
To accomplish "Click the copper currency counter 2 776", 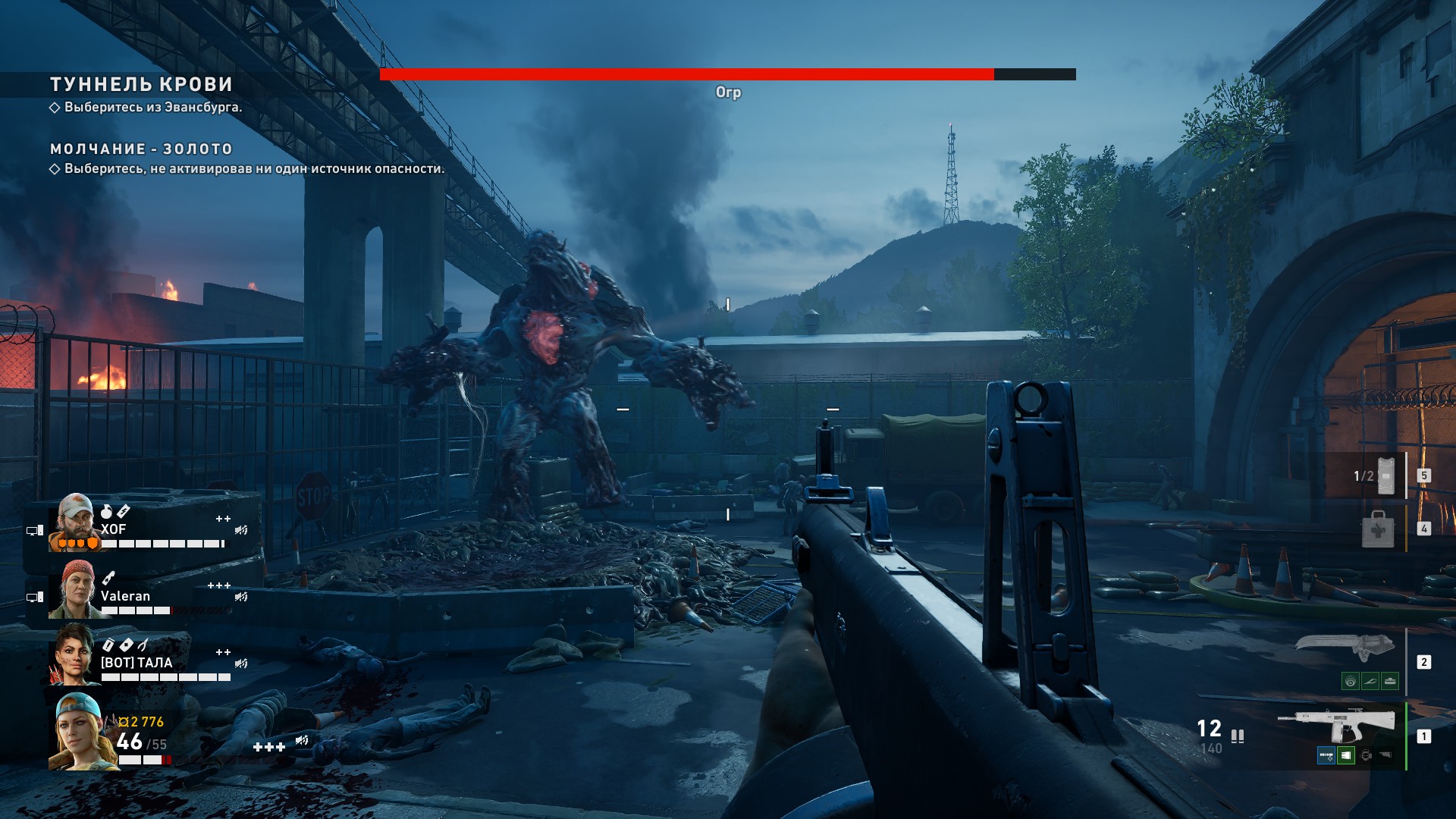I will coord(141,722).
